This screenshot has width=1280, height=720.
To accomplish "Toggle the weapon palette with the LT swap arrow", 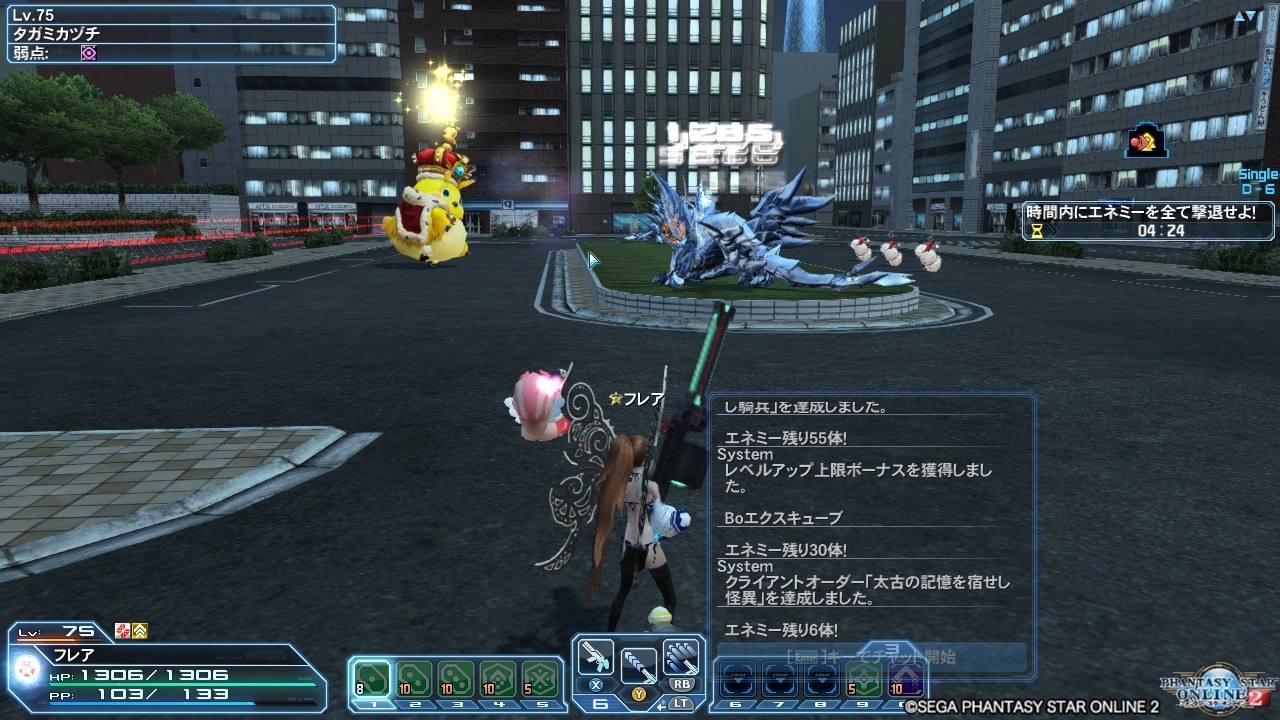I will click(x=662, y=706).
